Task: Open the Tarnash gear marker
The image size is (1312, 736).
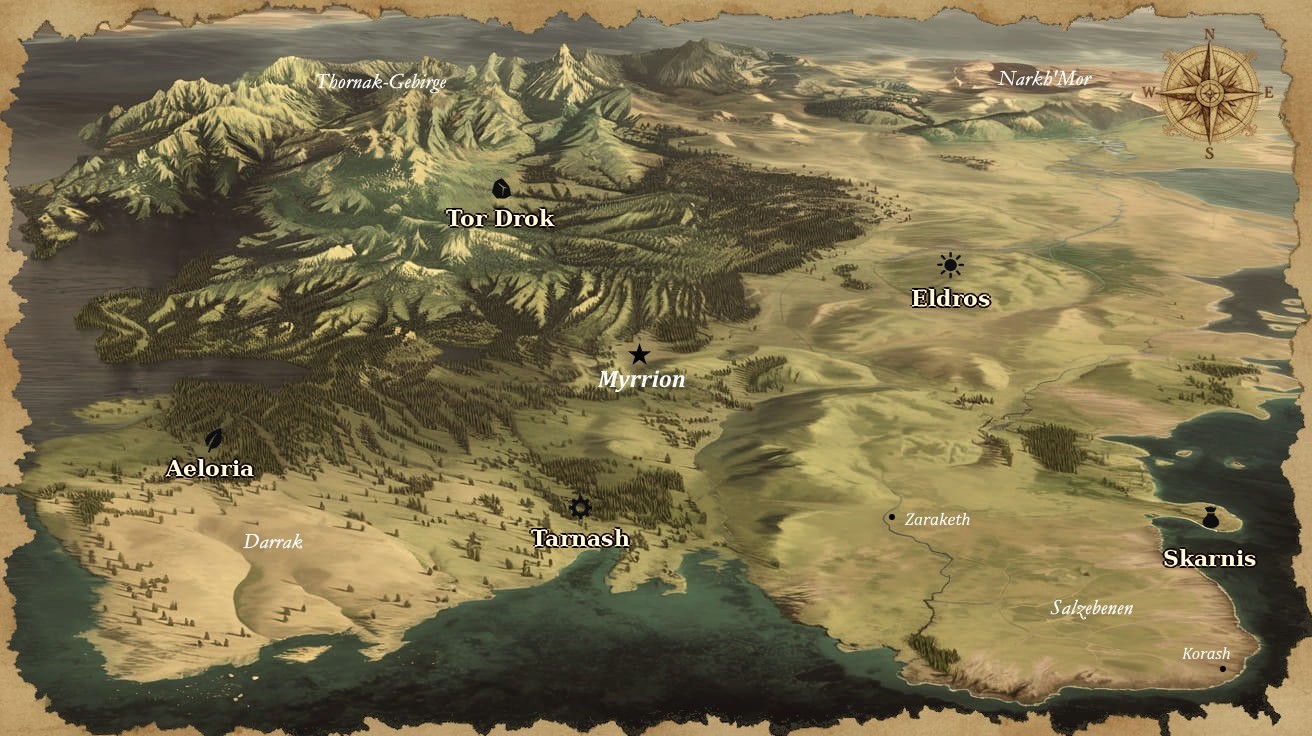Action: [x=580, y=508]
